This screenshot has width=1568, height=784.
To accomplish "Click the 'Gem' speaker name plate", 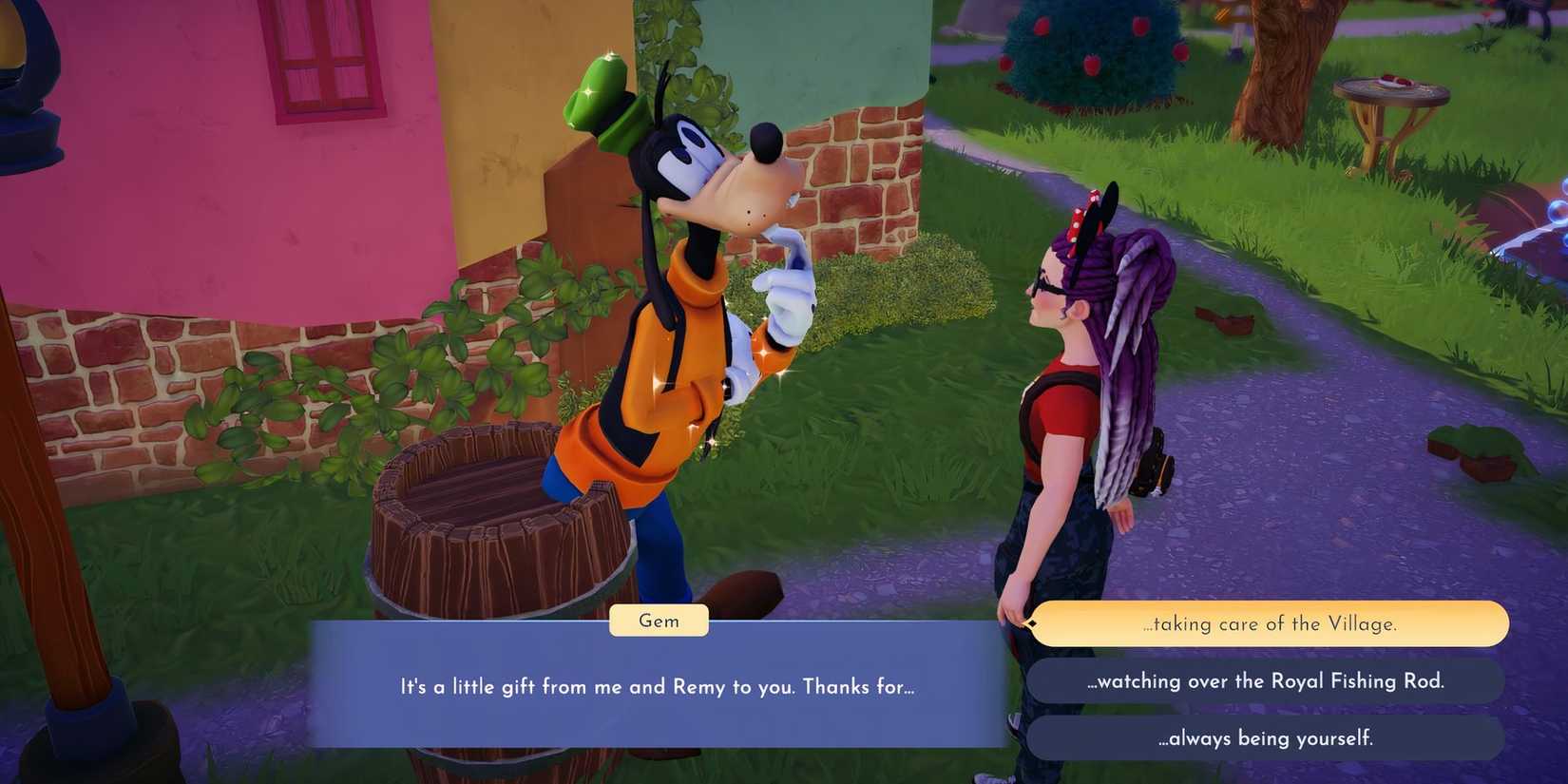I will tap(658, 621).
